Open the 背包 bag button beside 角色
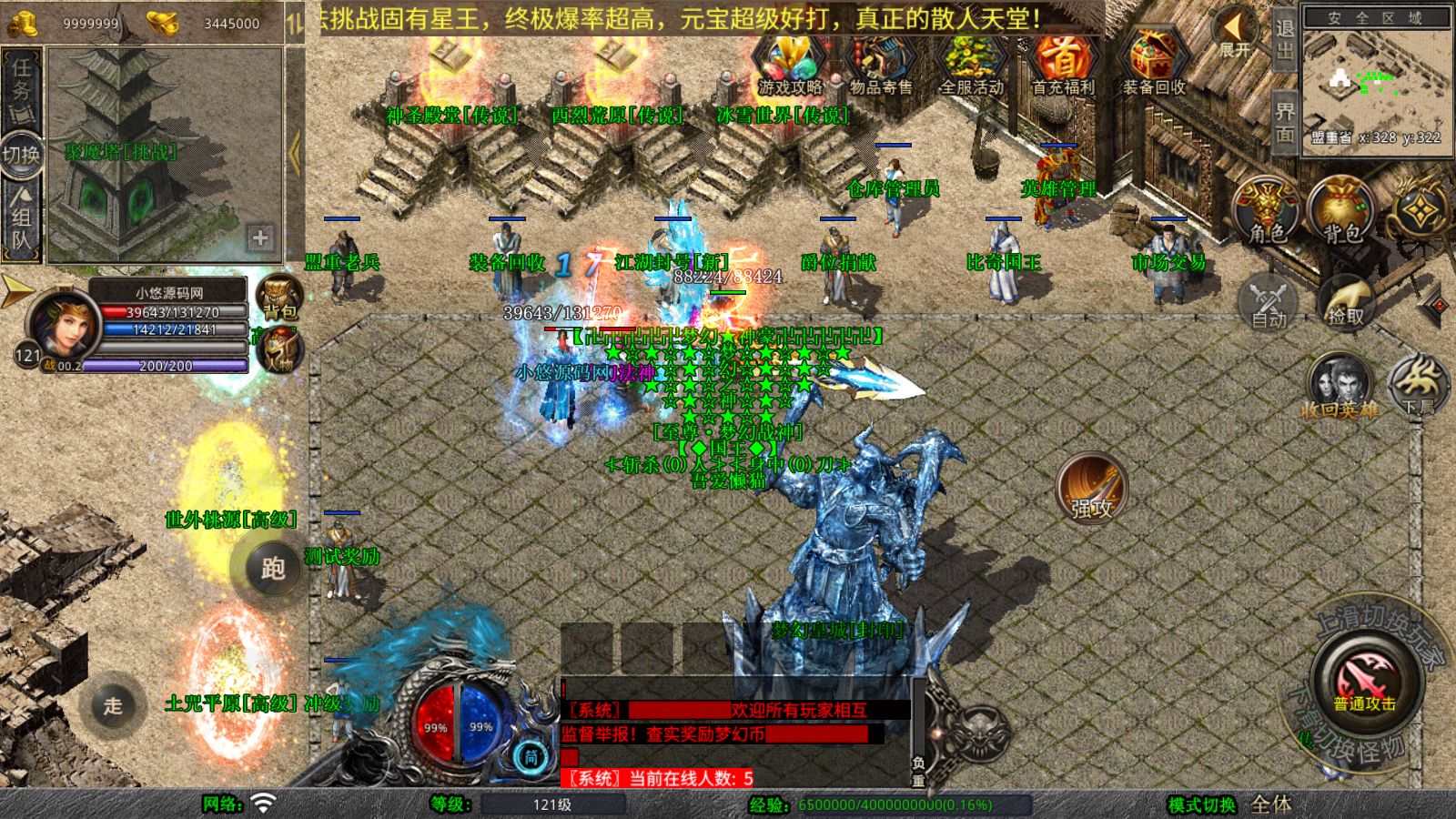This screenshot has height=819, width=1456. [x=1341, y=211]
